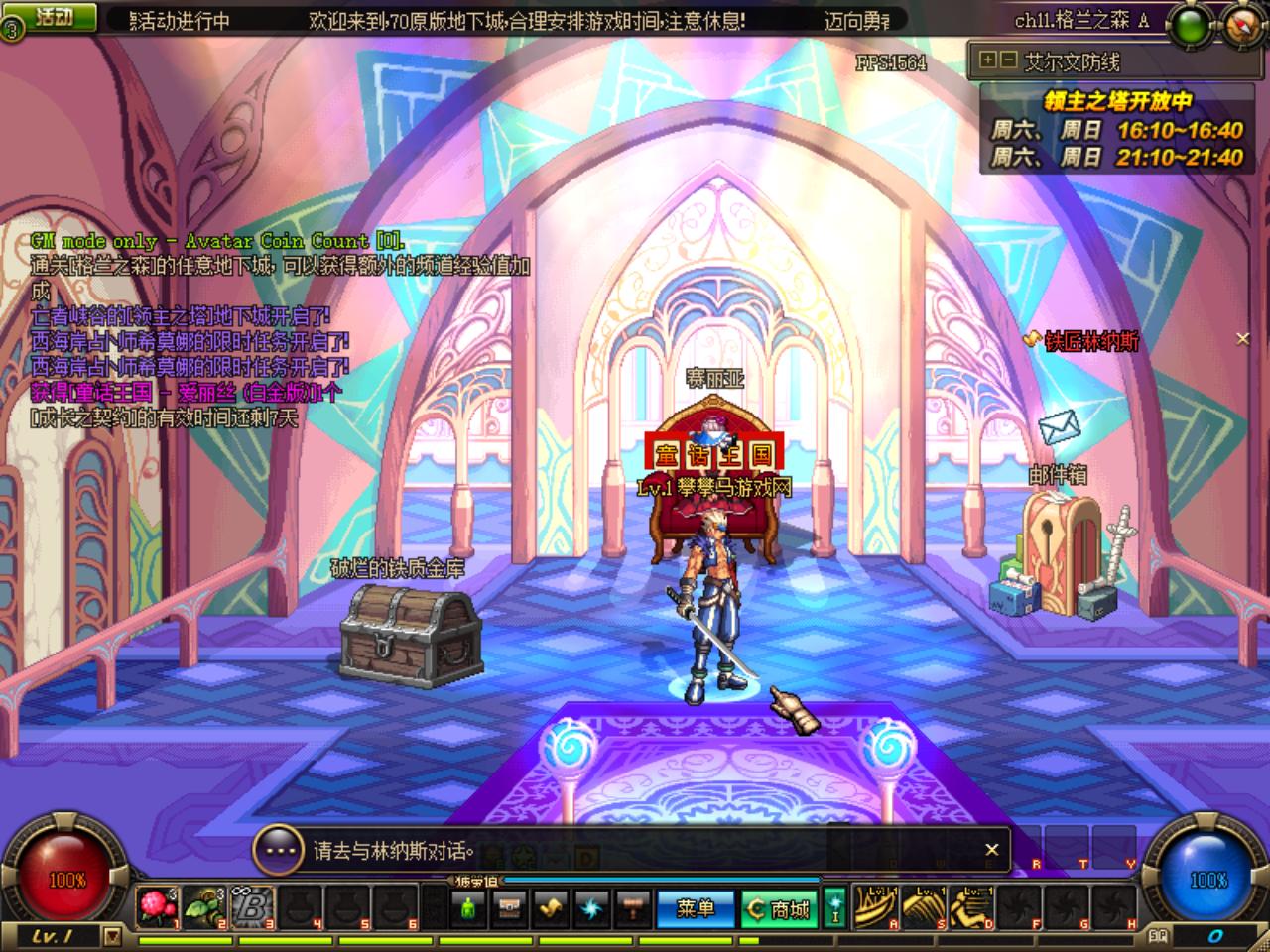Open the 菜单 menu button
This screenshot has height=952, width=1270.
pyautogui.click(x=695, y=908)
